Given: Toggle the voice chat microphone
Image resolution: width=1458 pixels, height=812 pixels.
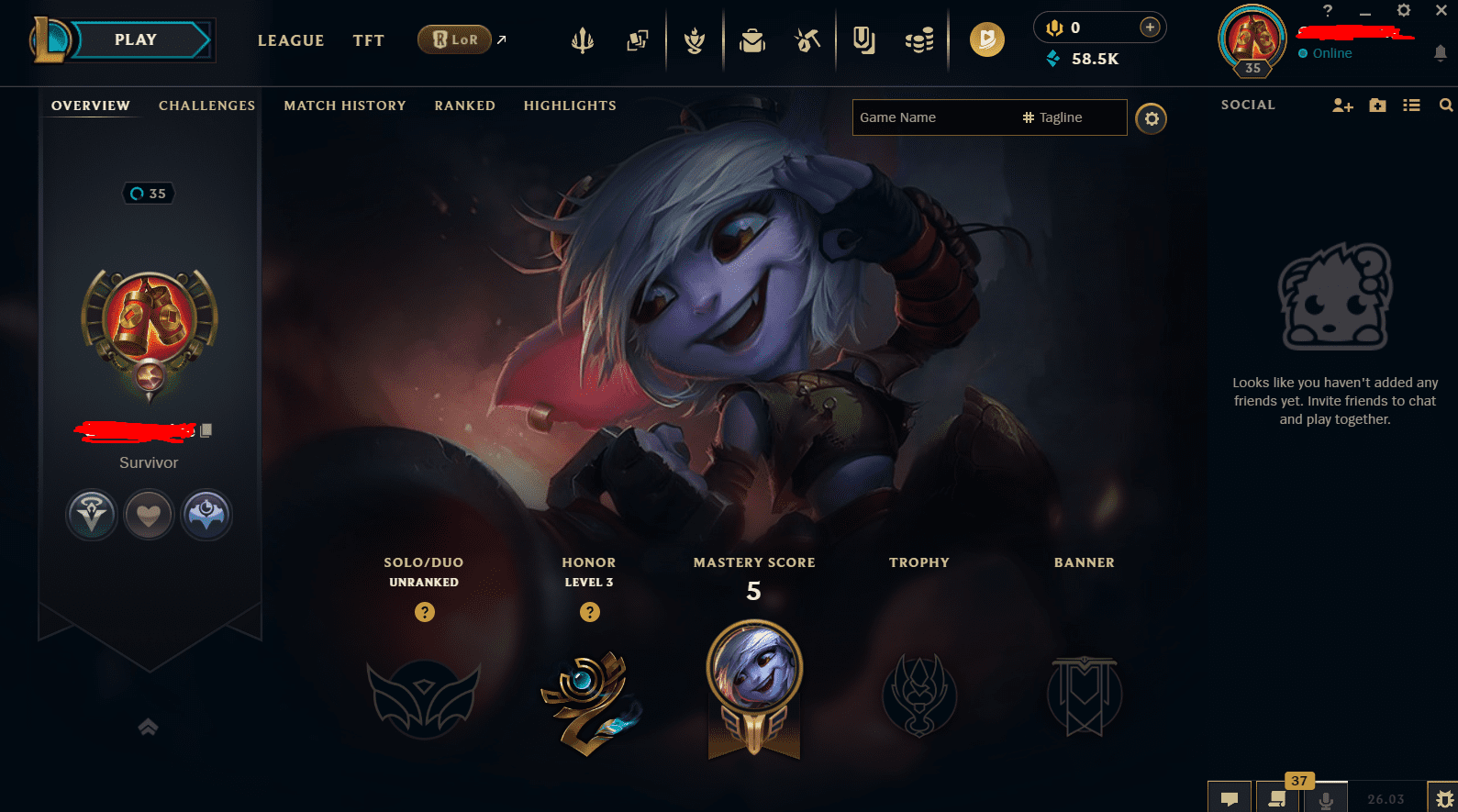Looking at the screenshot, I should (1327, 797).
